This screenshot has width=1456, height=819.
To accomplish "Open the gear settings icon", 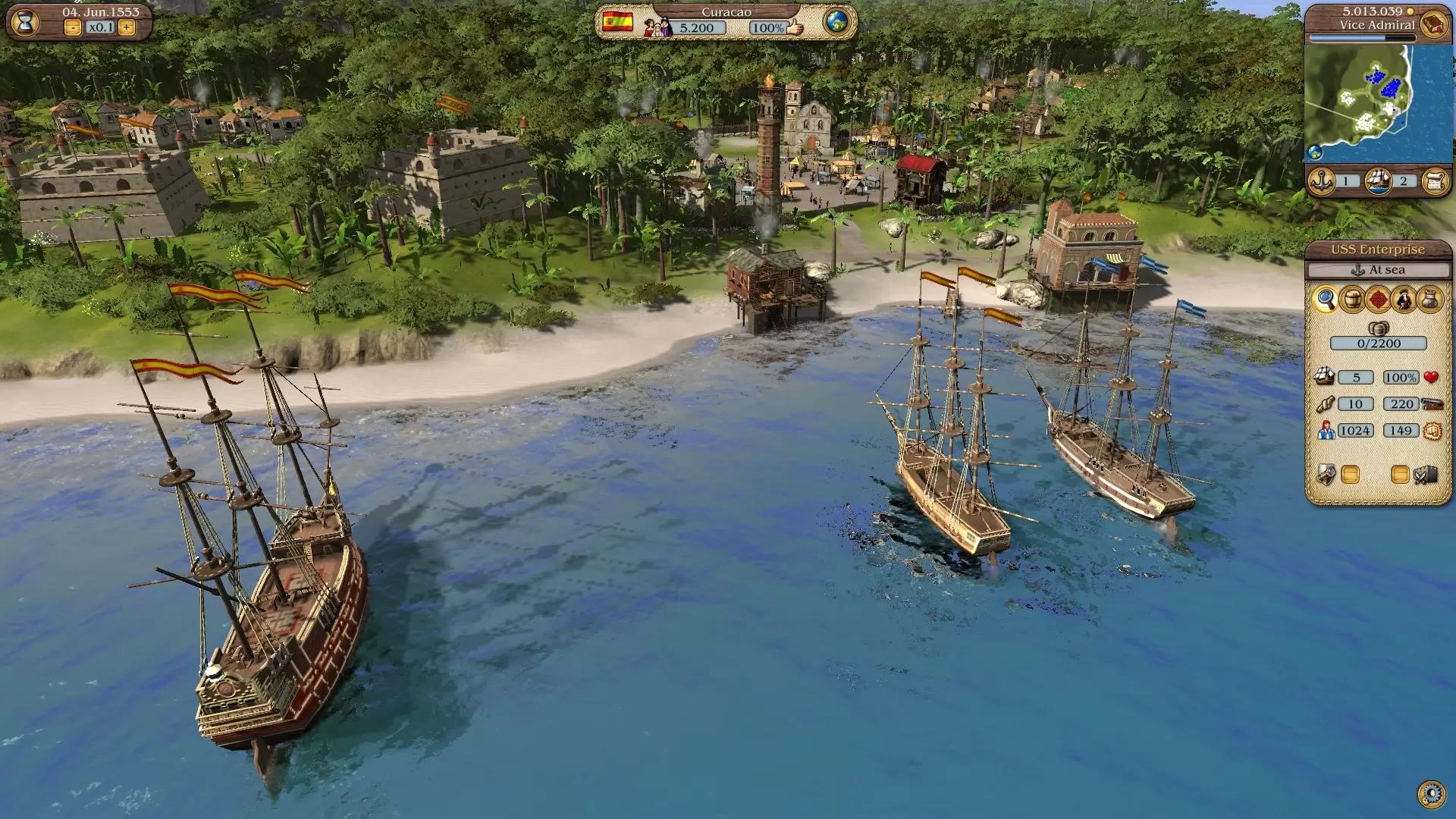I will [1431, 794].
